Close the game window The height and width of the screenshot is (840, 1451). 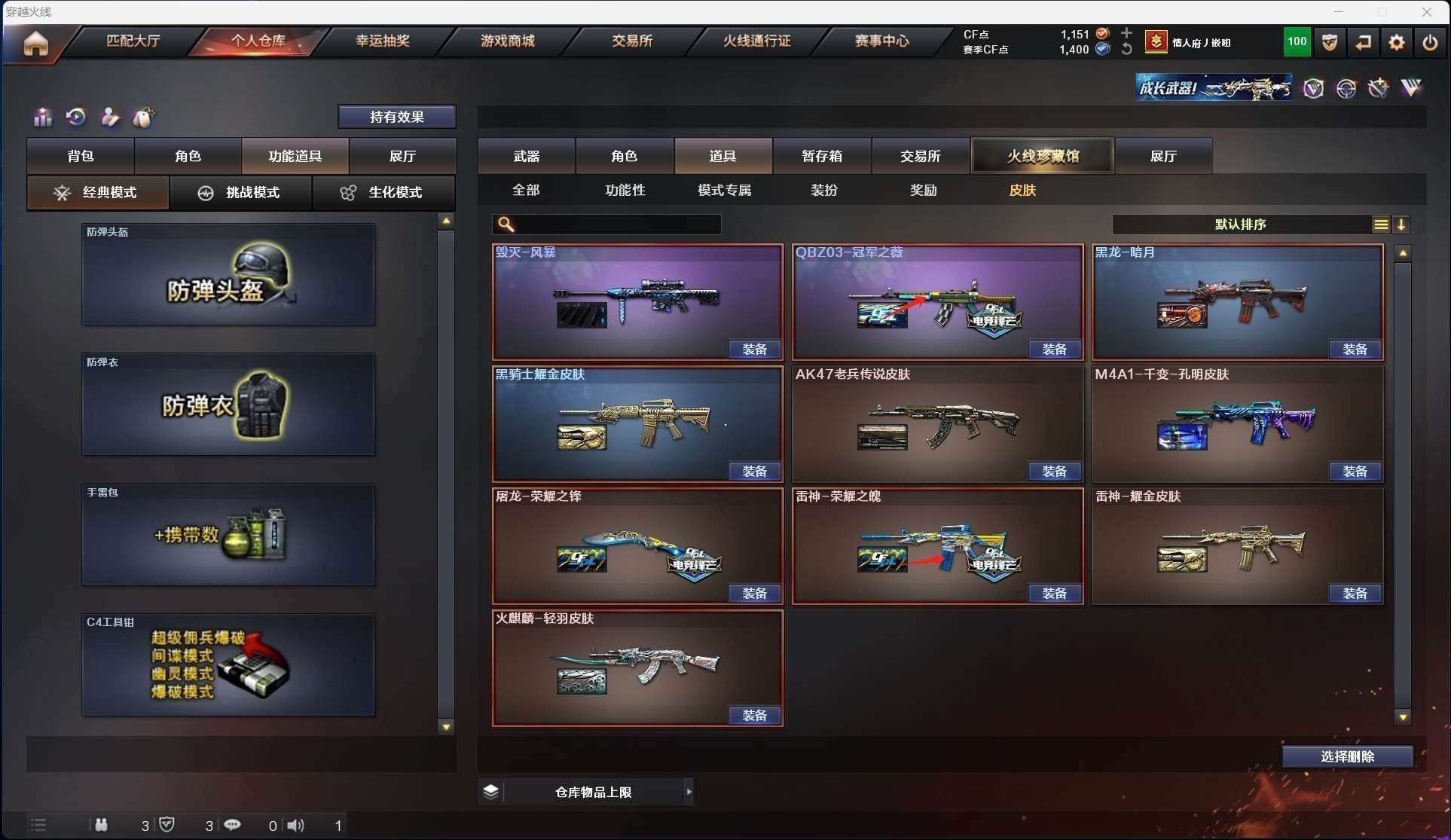click(1426, 11)
